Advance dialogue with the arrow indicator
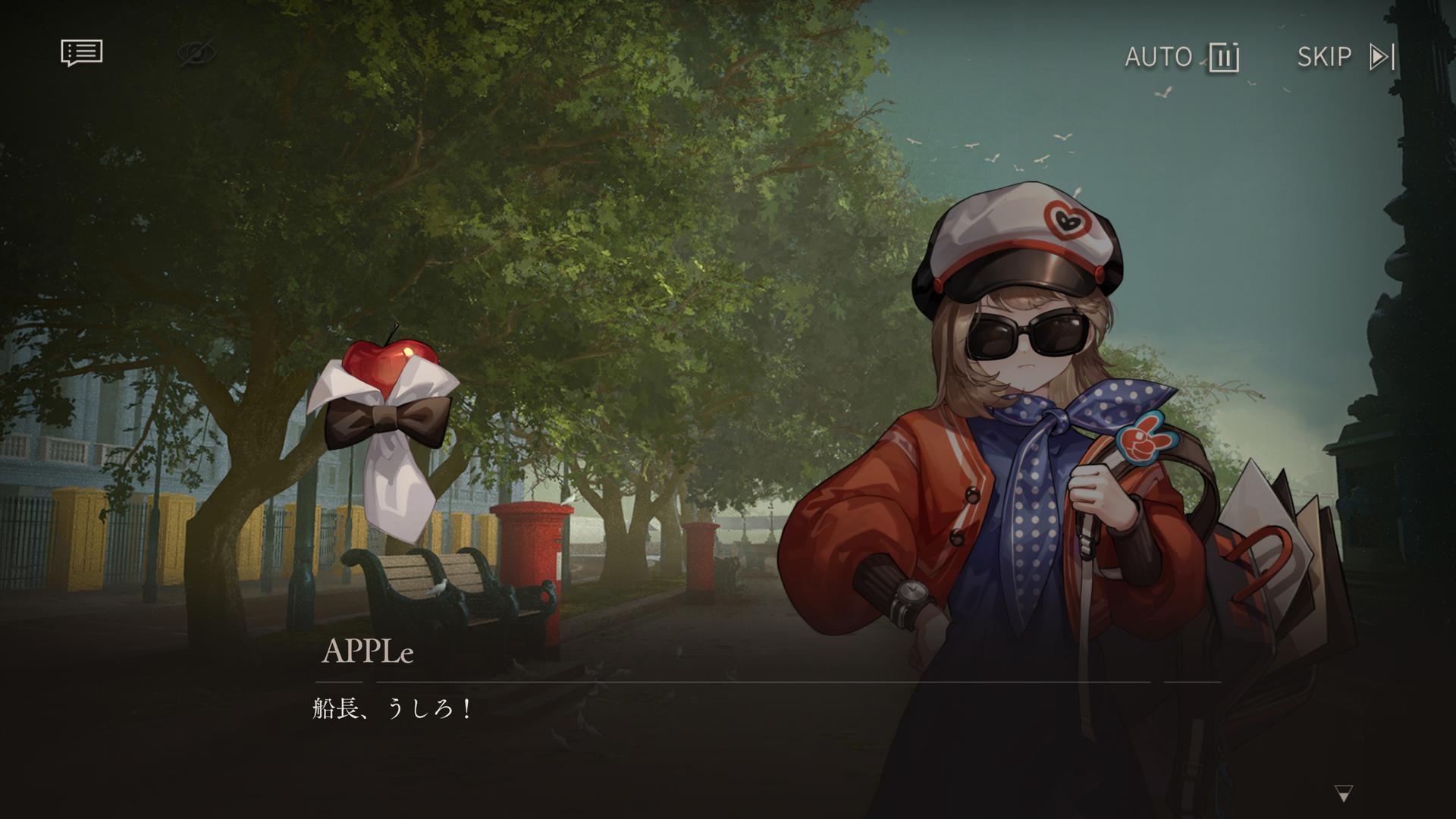Screen dimensions: 1456x819 coord(1343,794)
